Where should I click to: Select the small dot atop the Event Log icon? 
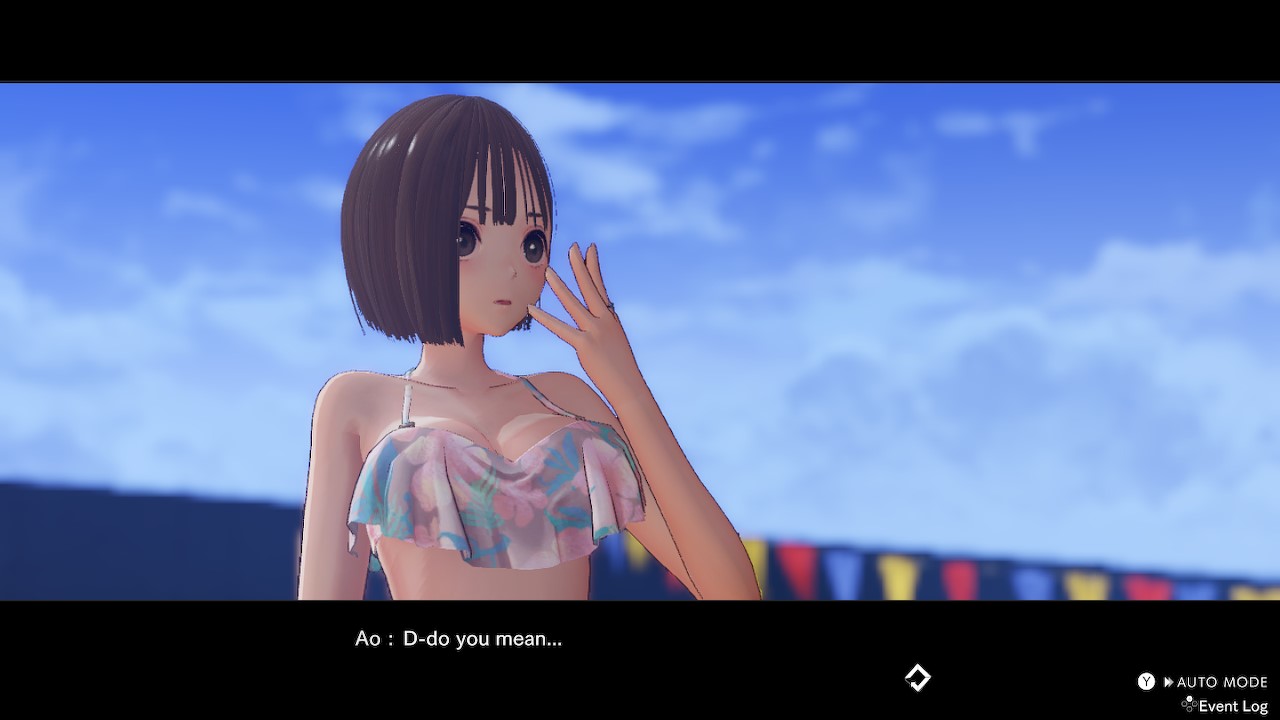pos(1190,698)
